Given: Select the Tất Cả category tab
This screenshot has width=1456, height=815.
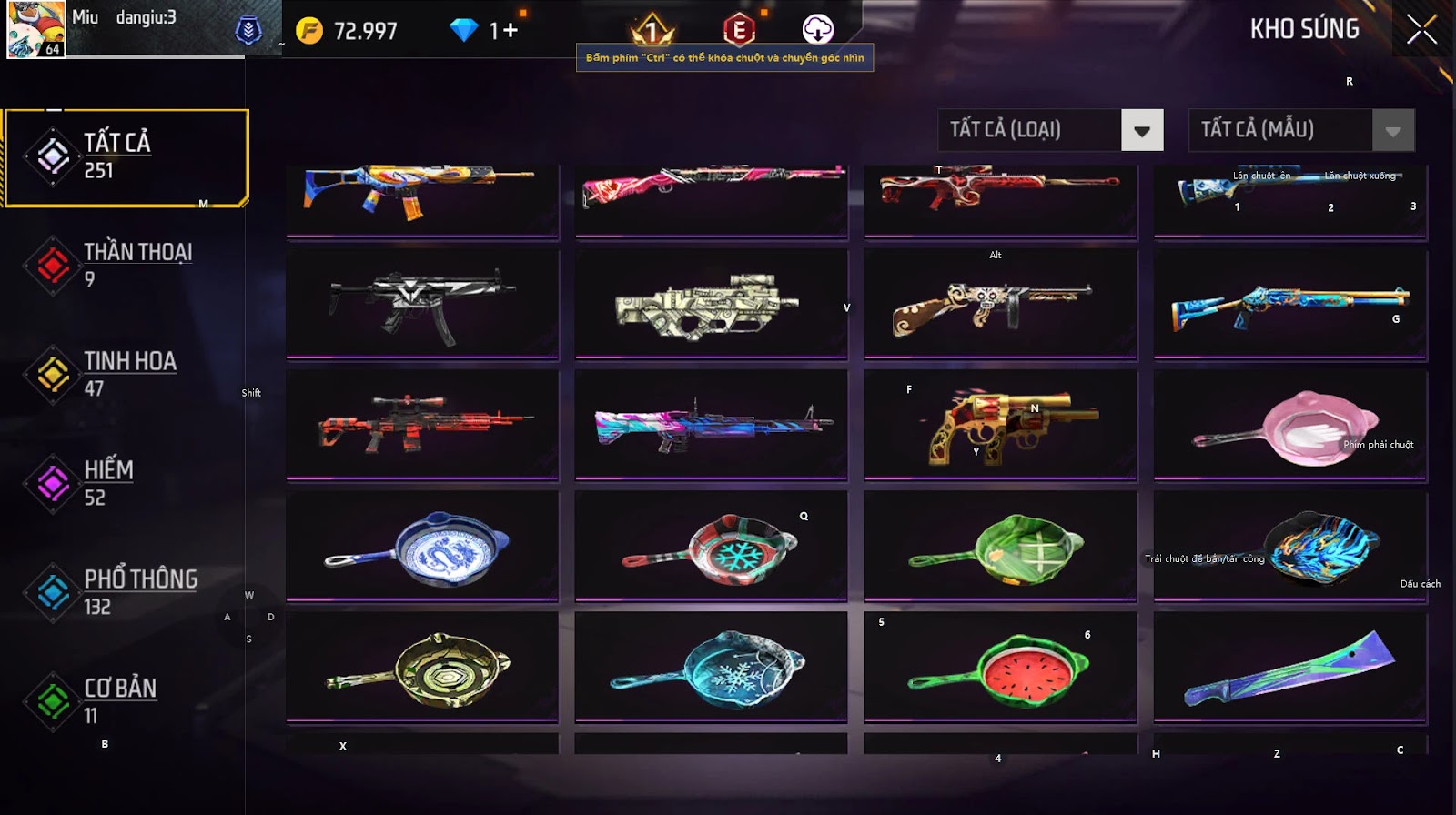Looking at the screenshot, I should point(126,156).
